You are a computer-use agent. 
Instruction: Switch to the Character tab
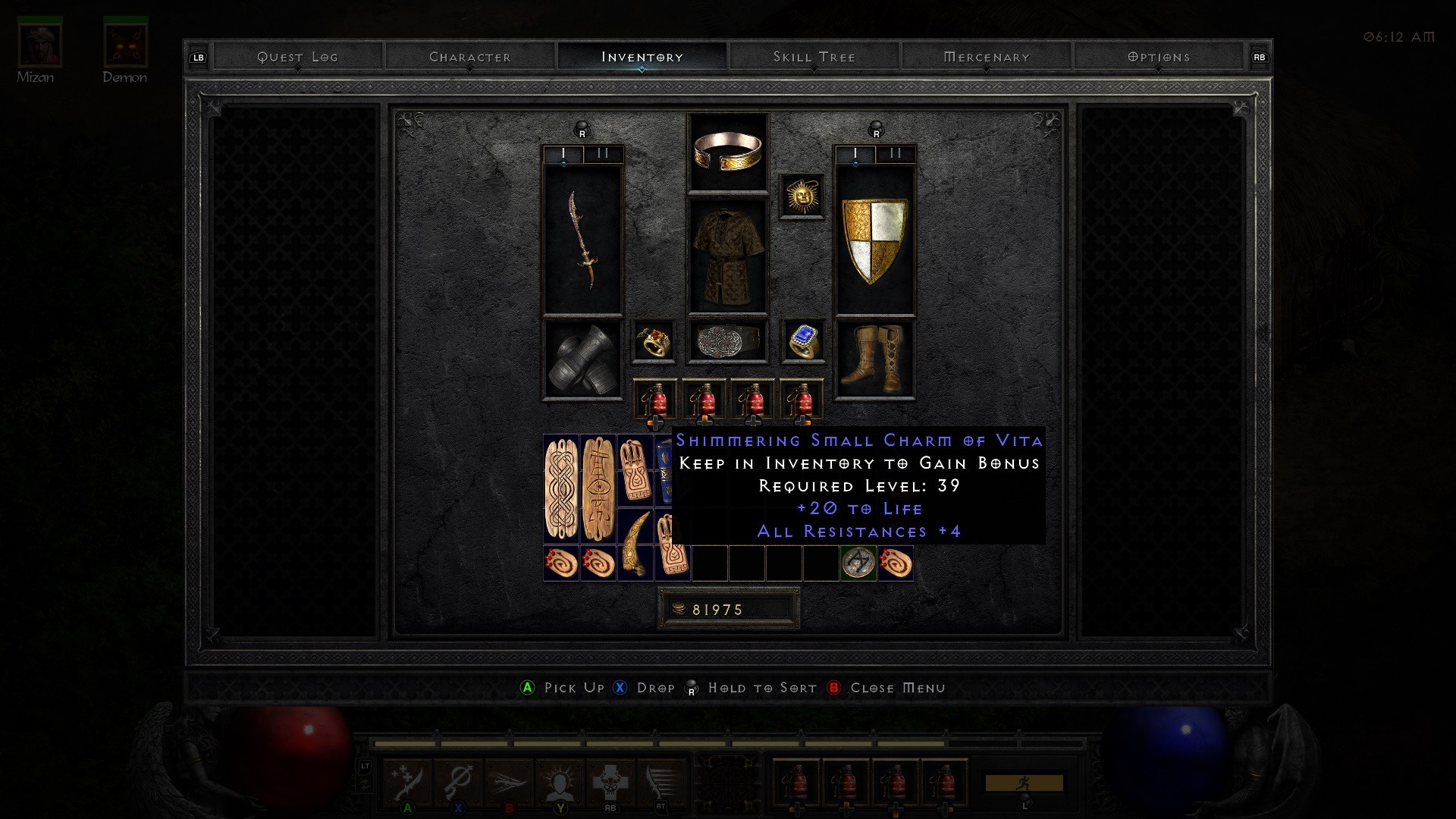(470, 57)
